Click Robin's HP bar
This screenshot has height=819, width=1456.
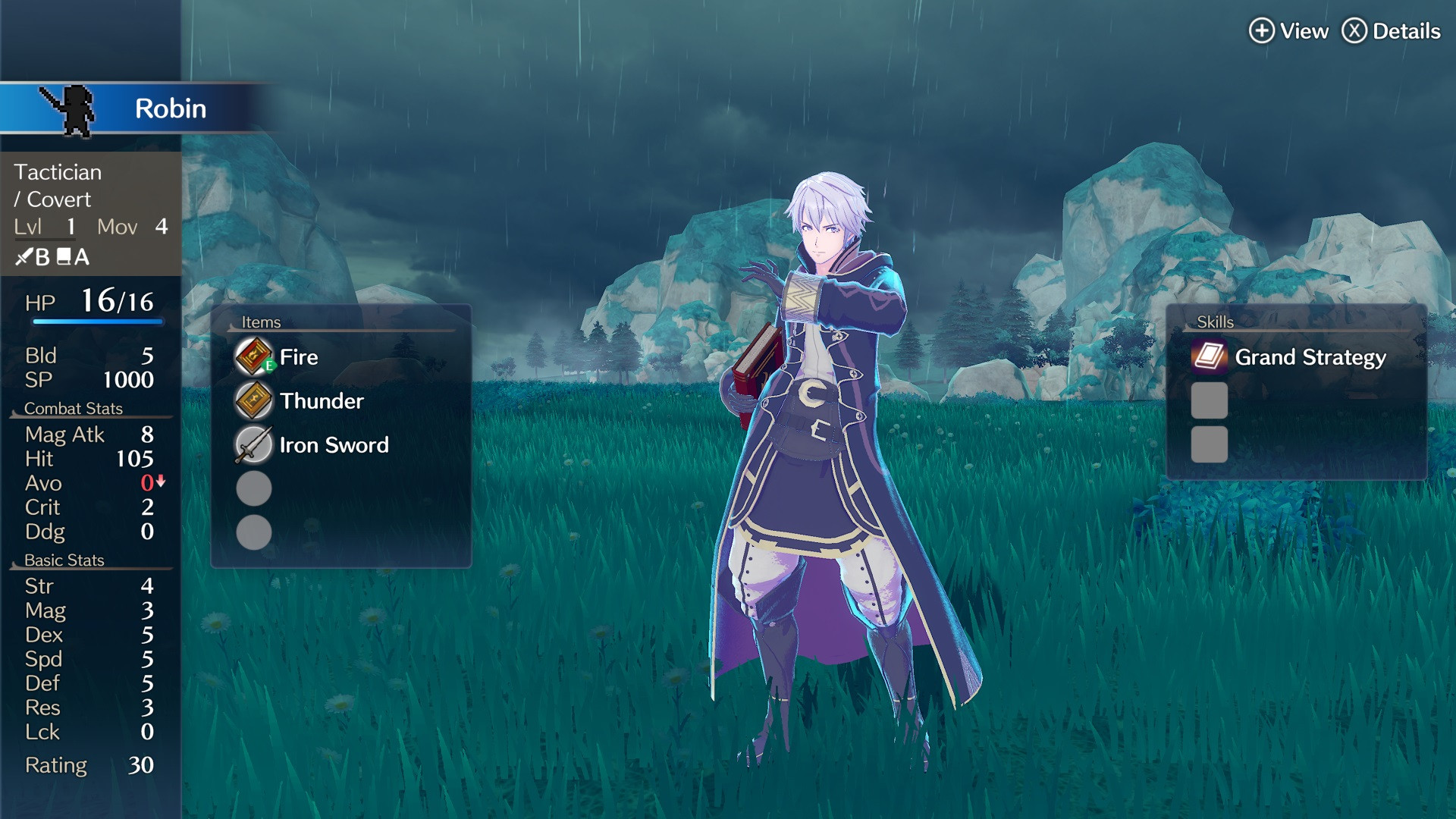[x=97, y=319]
